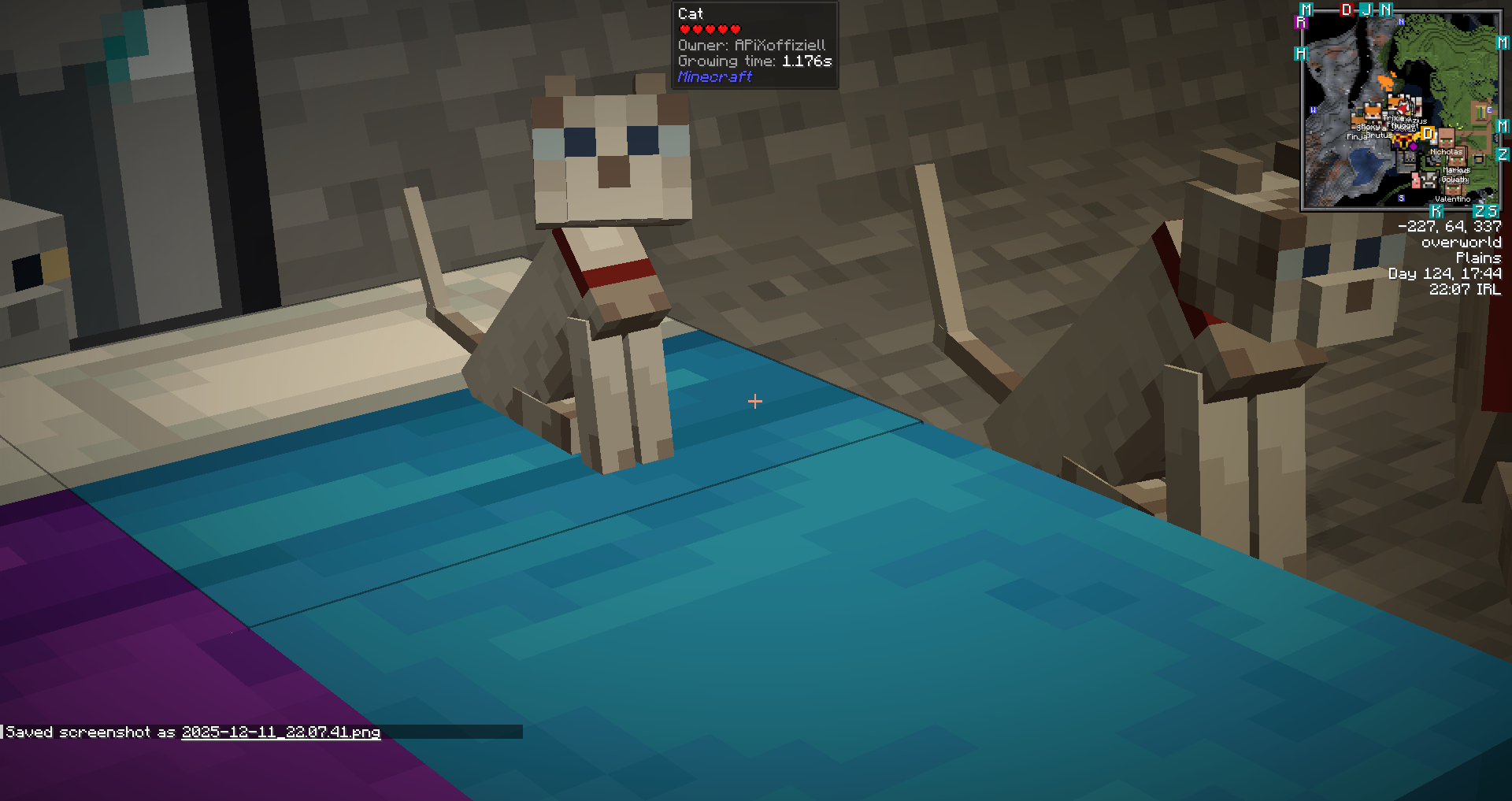1512x801 pixels.
Task: Select the teal K waypoint marker
Action: tap(1436, 211)
